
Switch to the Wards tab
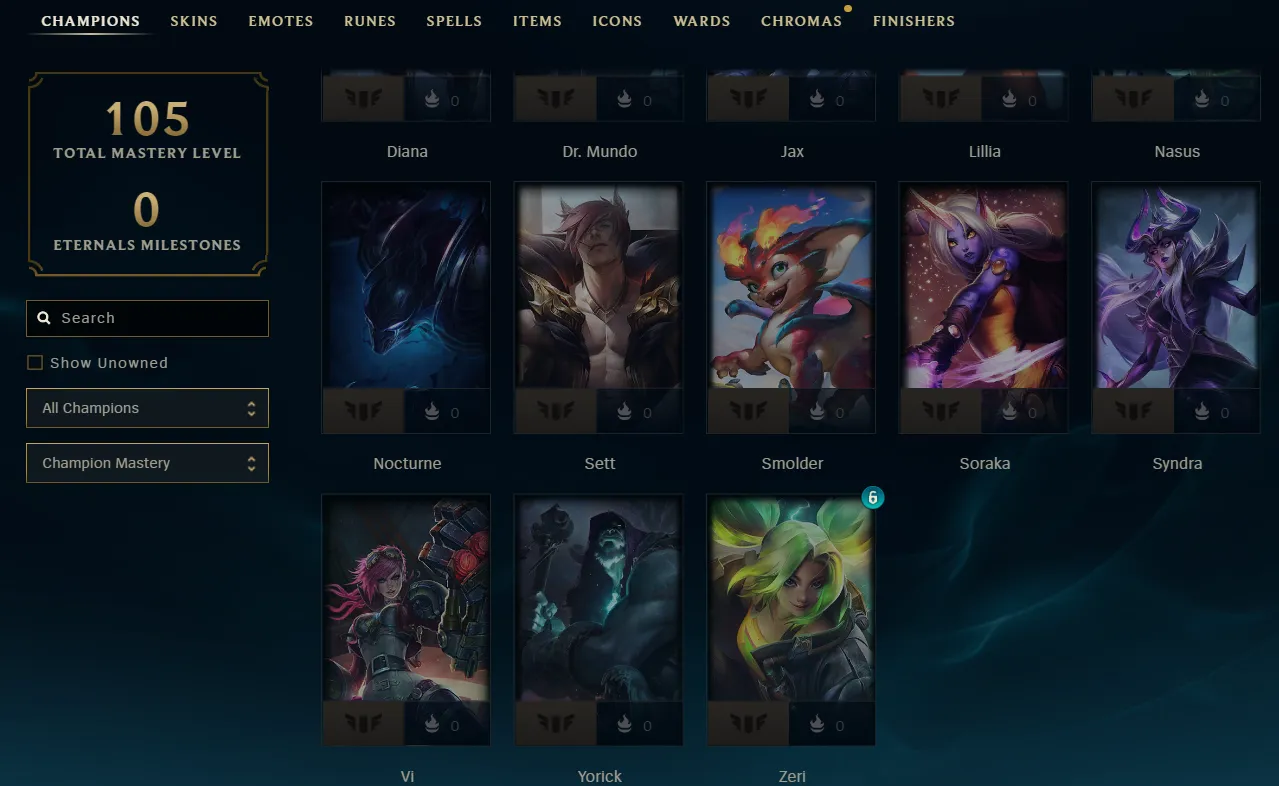[x=702, y=21]
